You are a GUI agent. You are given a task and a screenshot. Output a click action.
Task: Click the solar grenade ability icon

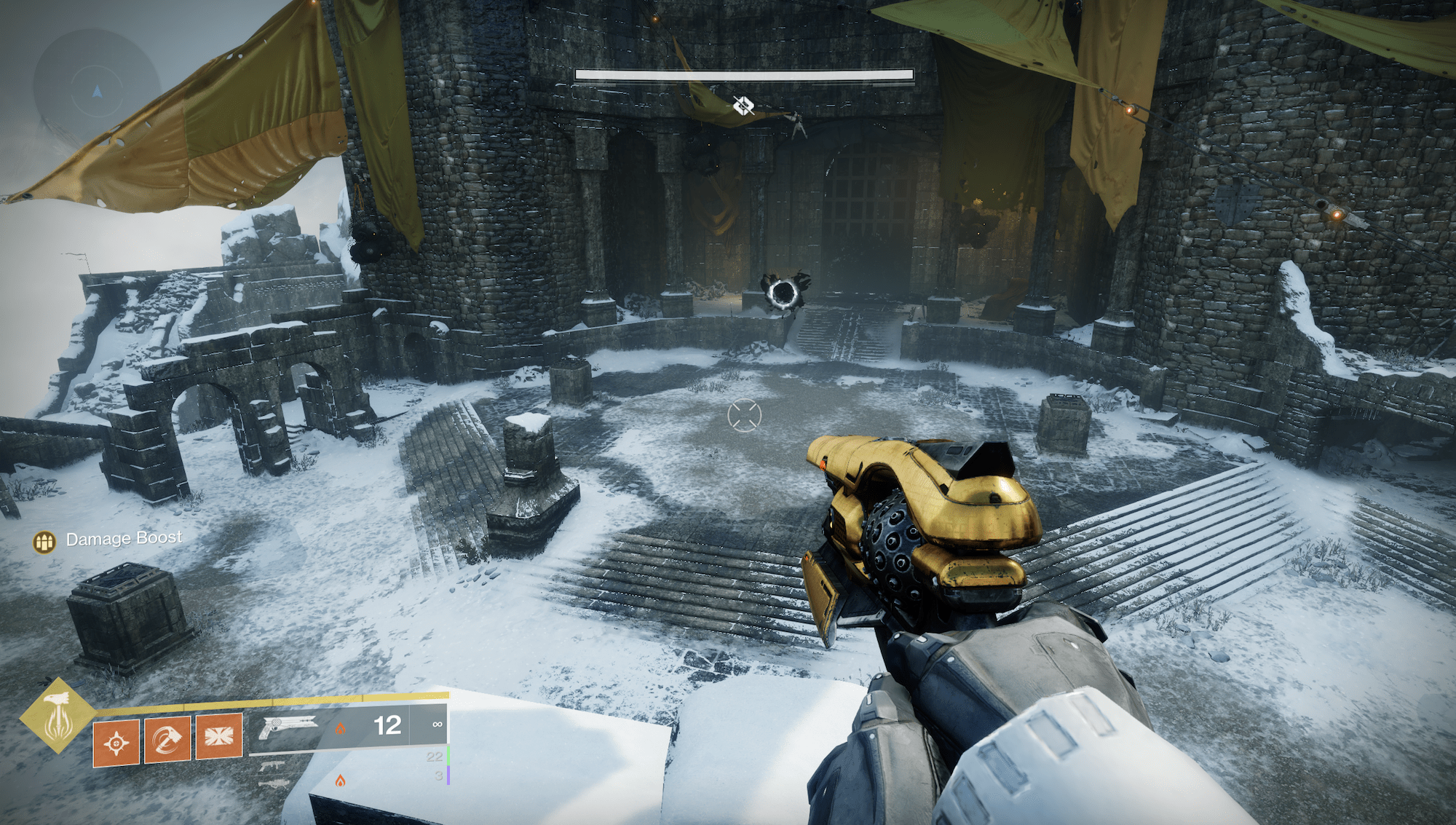point(116,741)
